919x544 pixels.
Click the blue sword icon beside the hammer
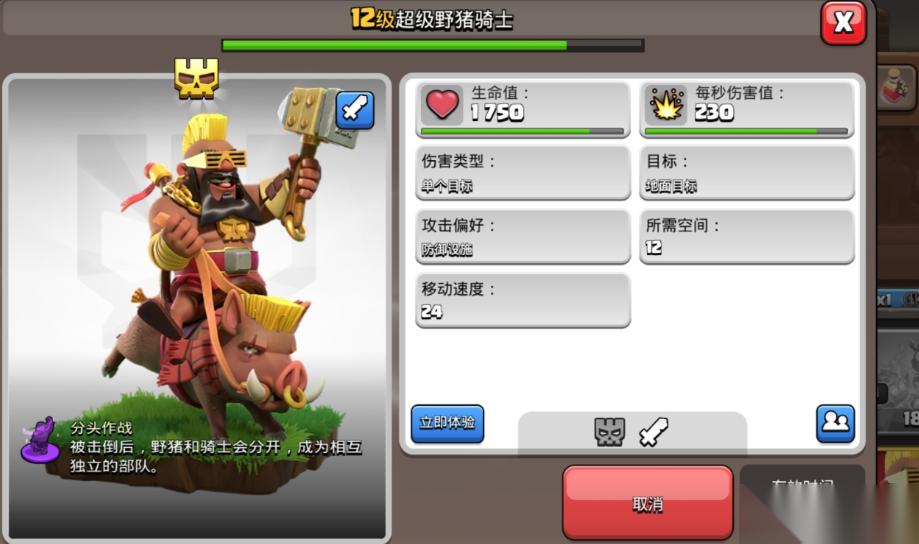tap(355, 110)
